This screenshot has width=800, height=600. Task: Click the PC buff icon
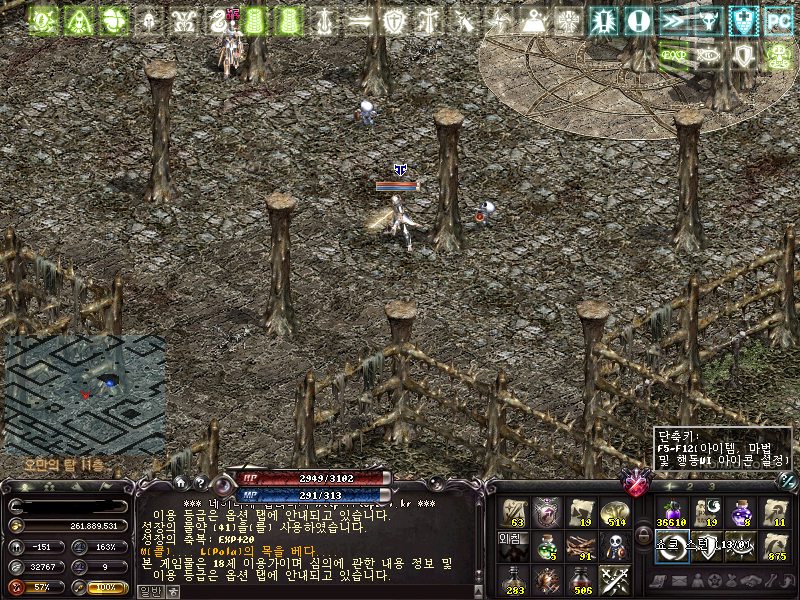[x=778, y=20]
